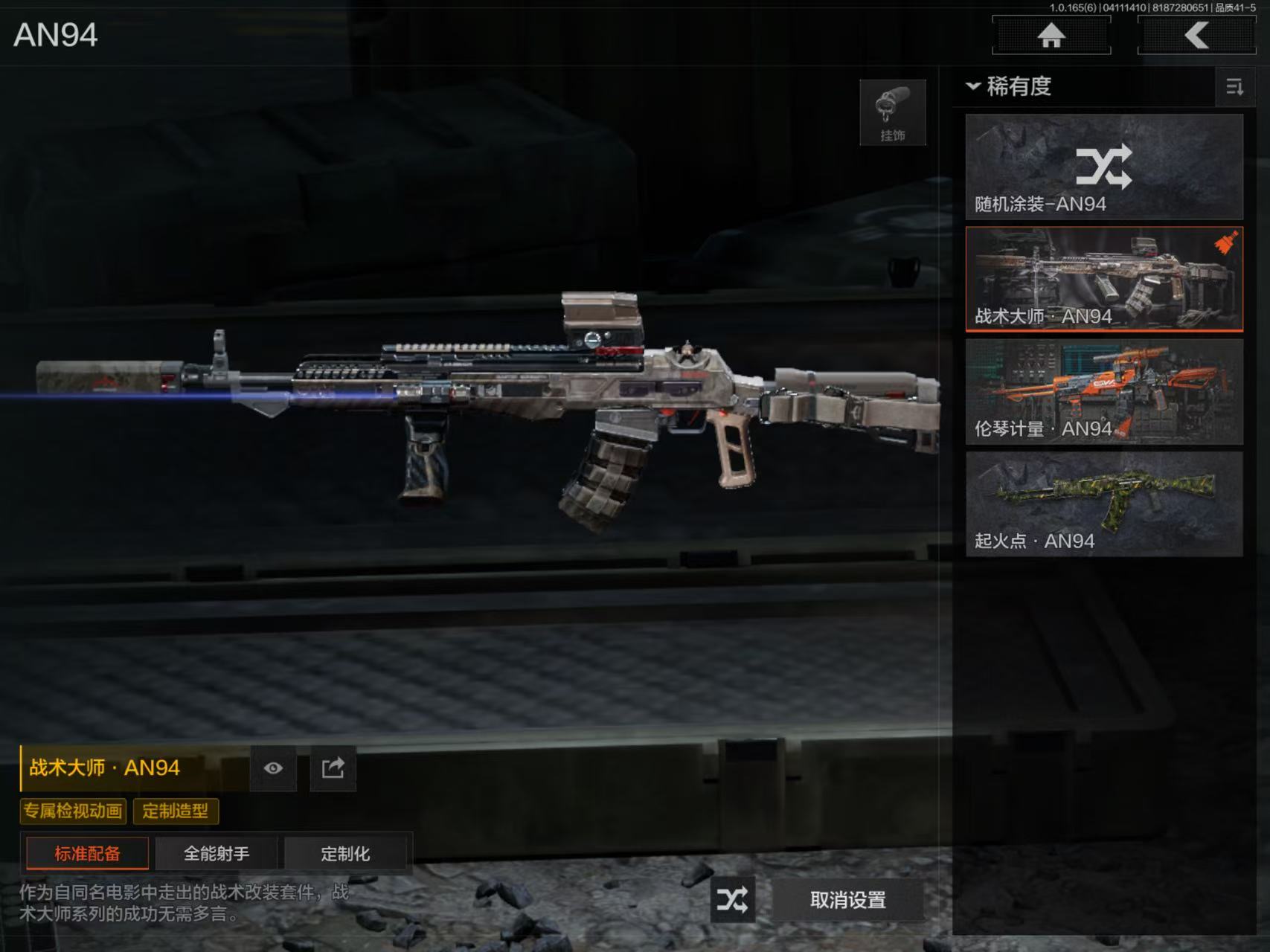1270x952 pixels.
Task: Select the 随机涂装-AN94 random skin
Action: (1104, 167)
